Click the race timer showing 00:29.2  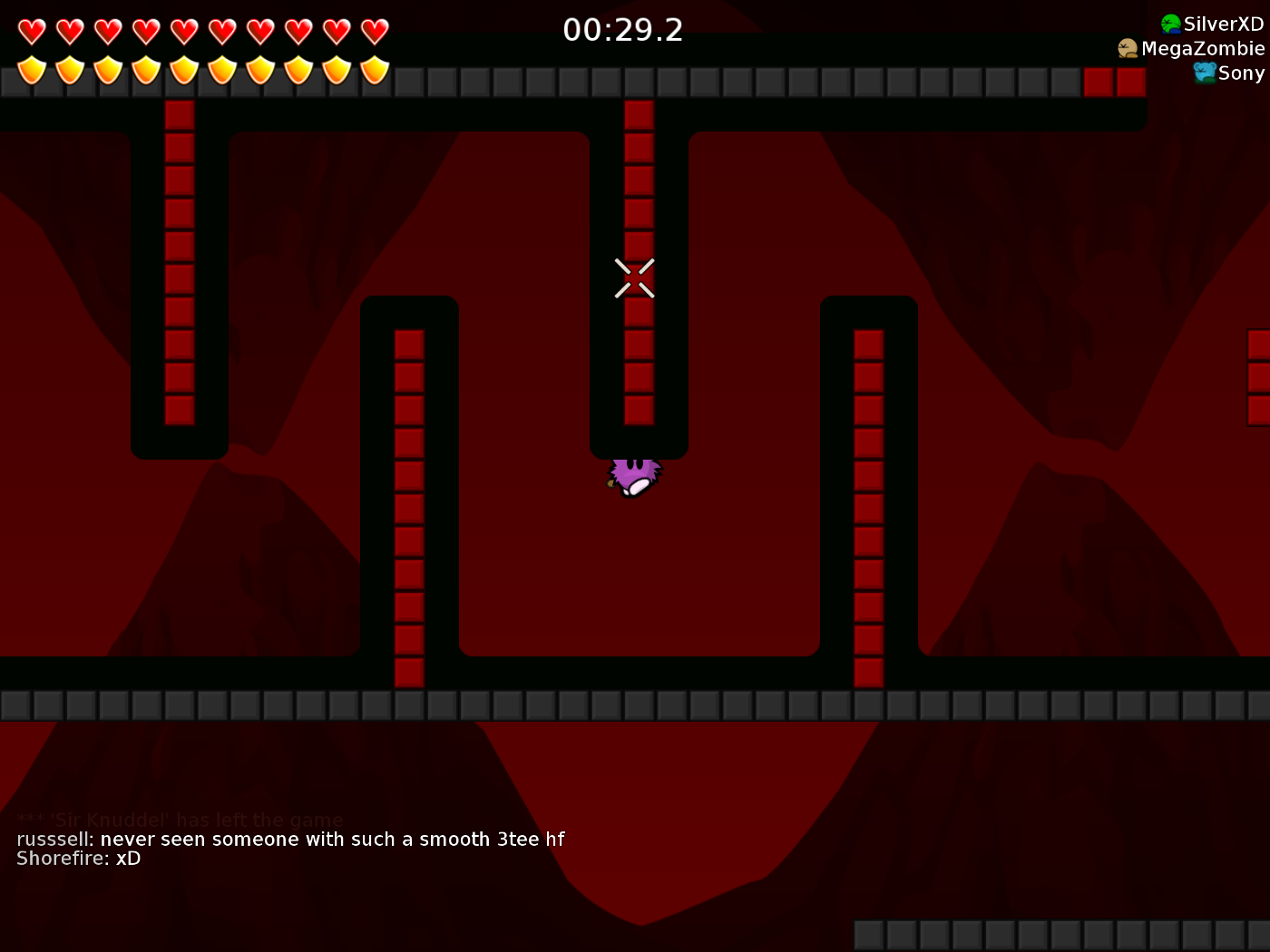click(x=624, y=30)
